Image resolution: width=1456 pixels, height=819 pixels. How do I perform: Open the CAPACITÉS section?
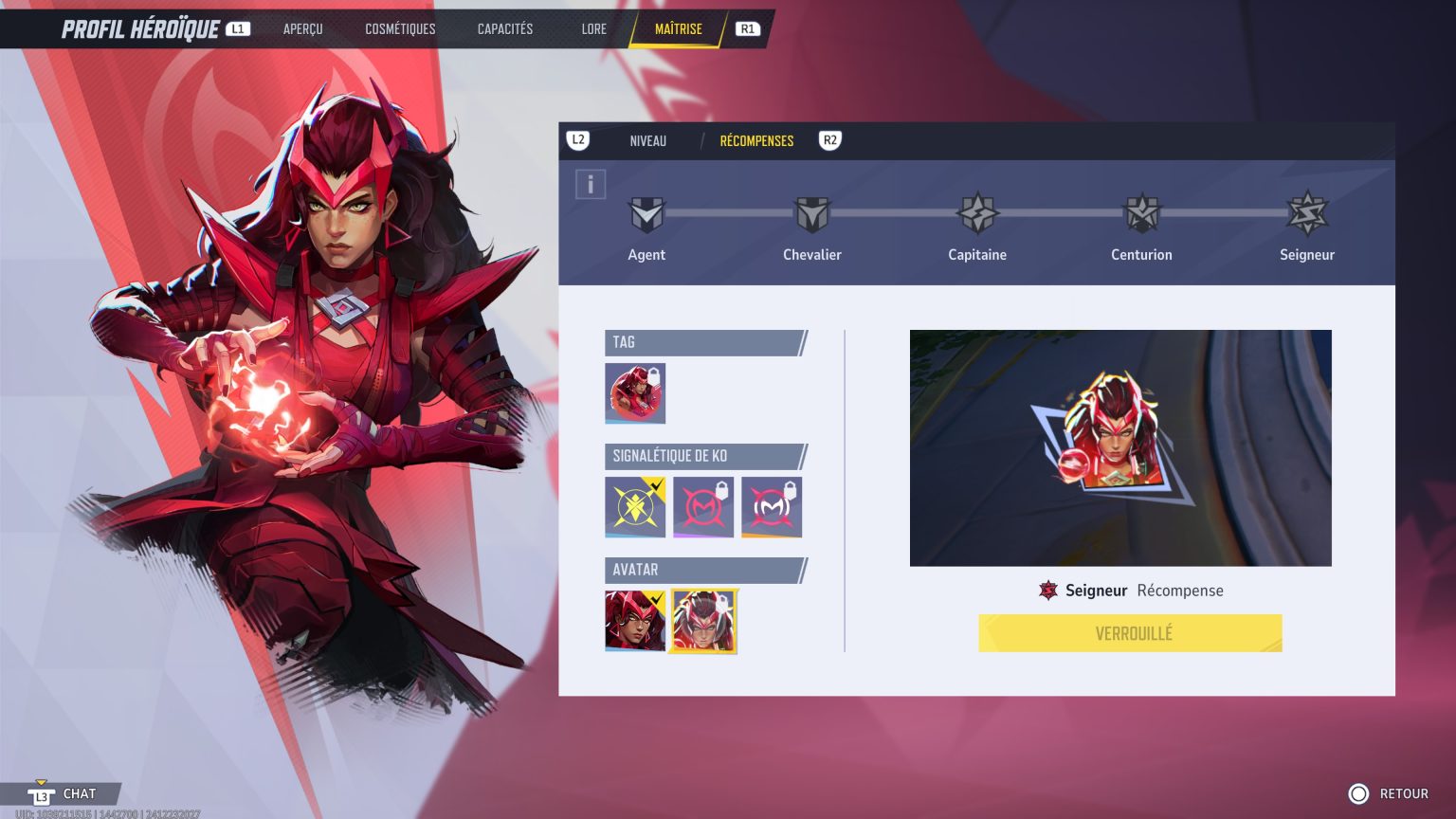point(504,28)
